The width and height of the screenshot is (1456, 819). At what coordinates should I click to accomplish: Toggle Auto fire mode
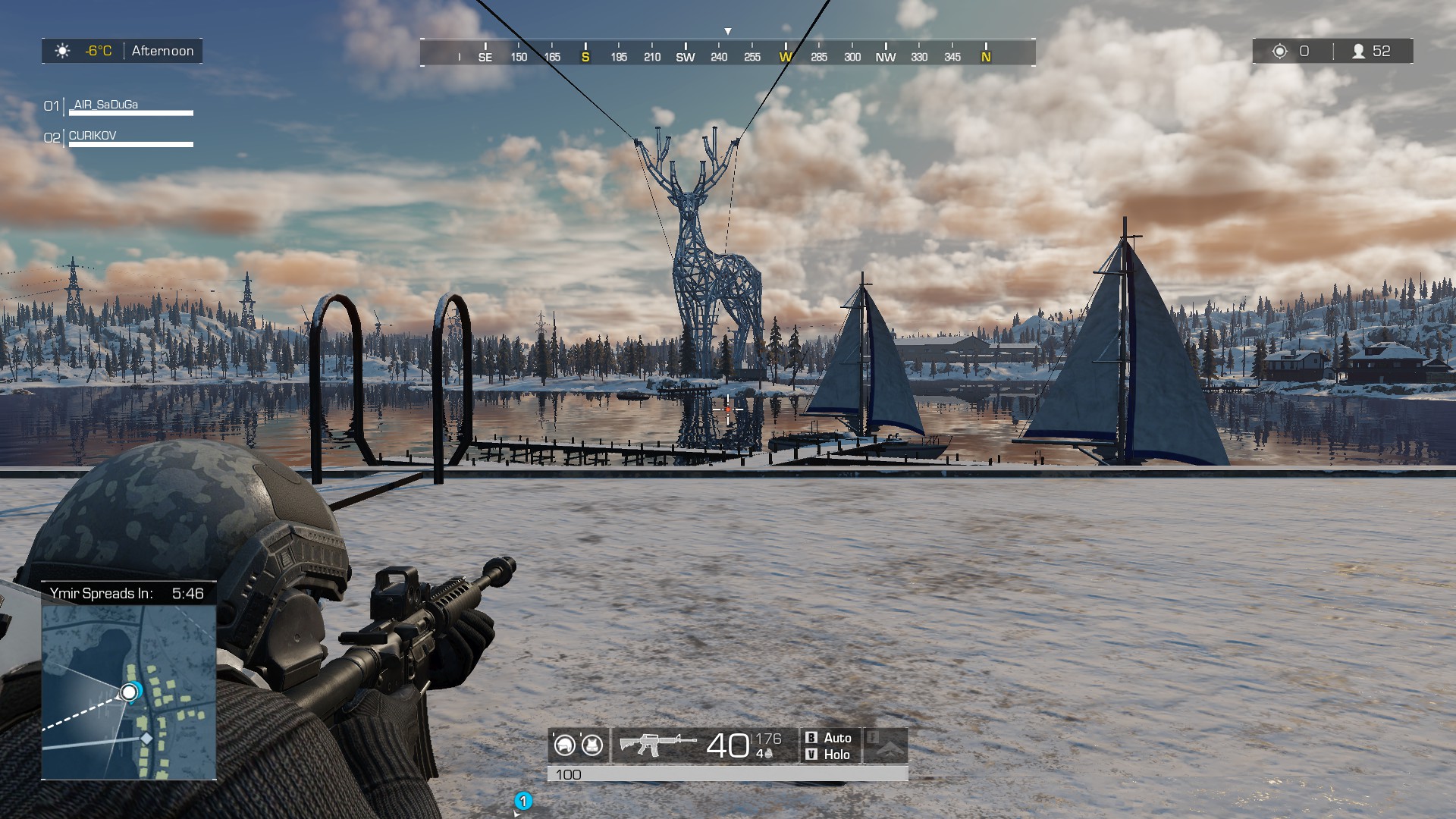(837, 738)
